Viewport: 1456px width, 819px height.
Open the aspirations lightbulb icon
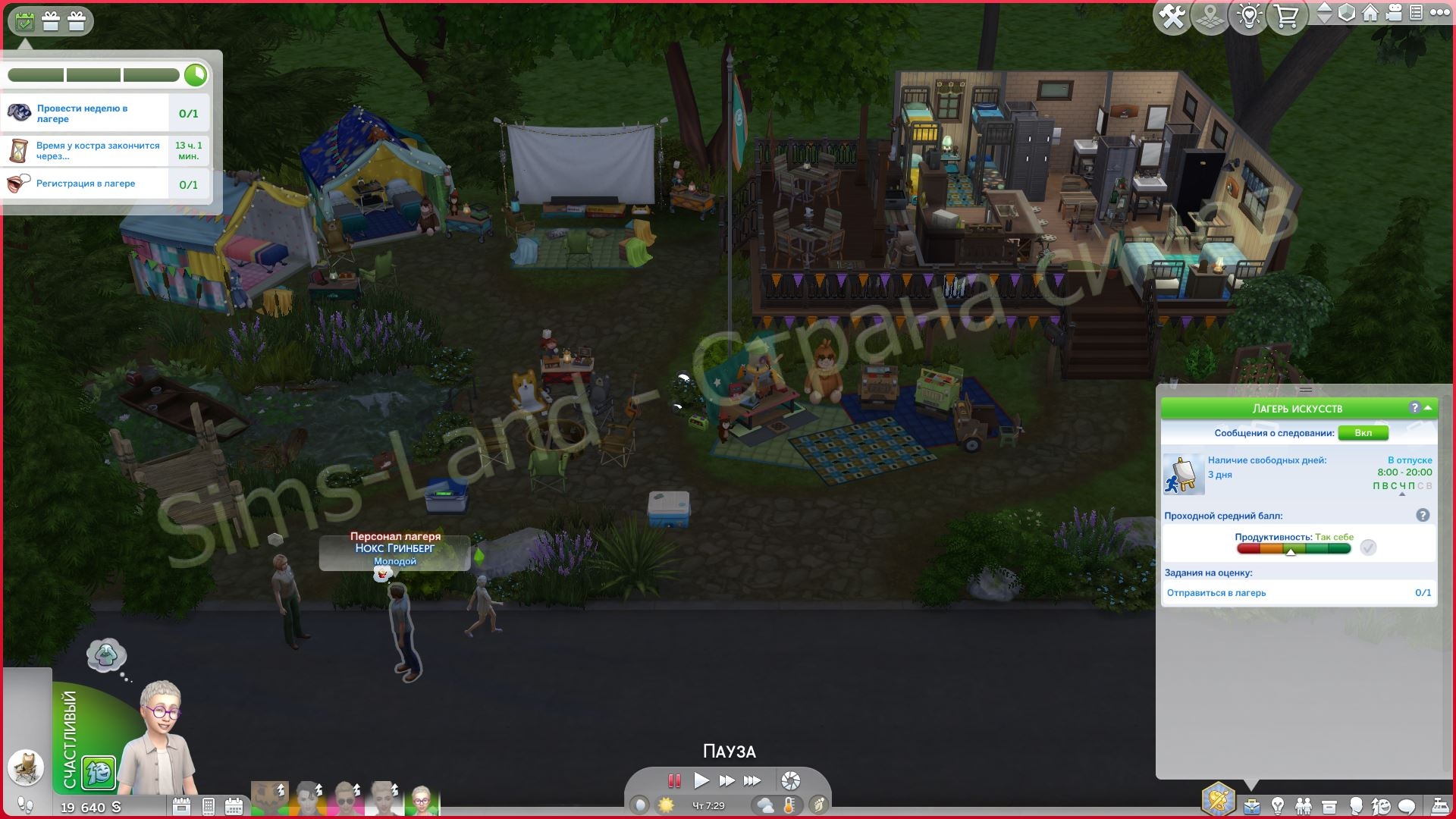coord(1278,805)
